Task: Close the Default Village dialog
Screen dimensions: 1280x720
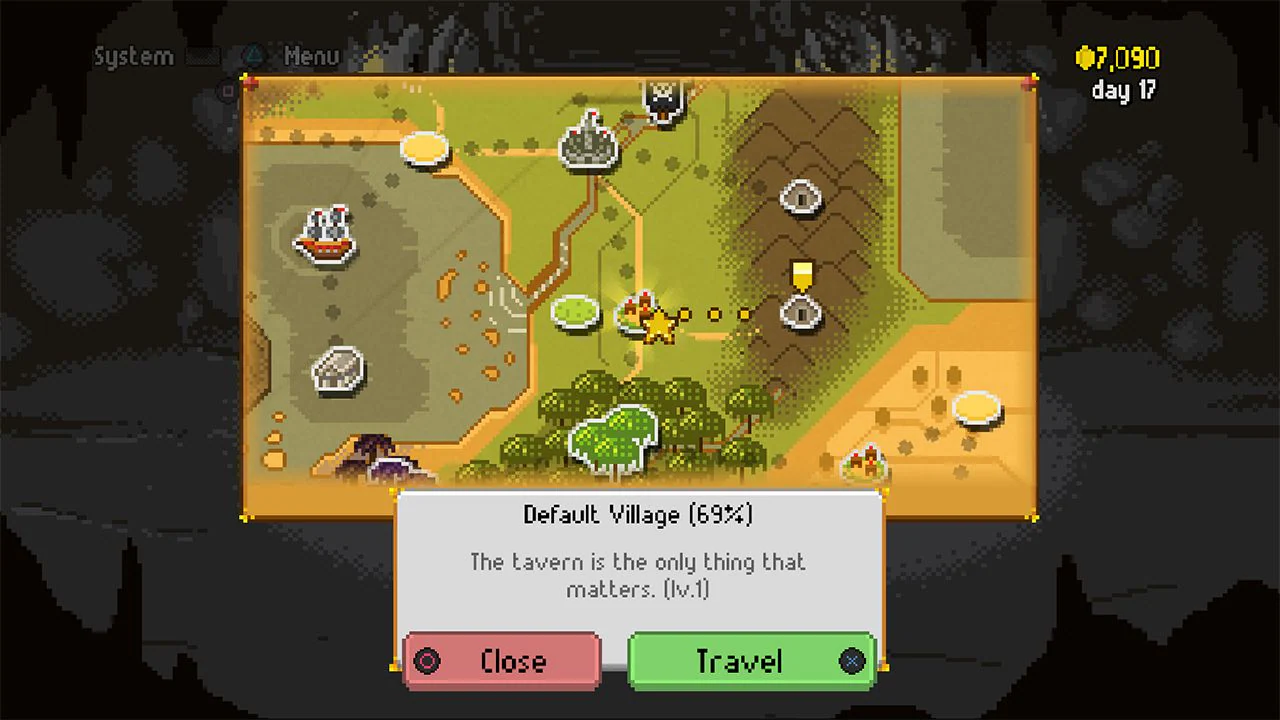Action: tap(503, 660)
